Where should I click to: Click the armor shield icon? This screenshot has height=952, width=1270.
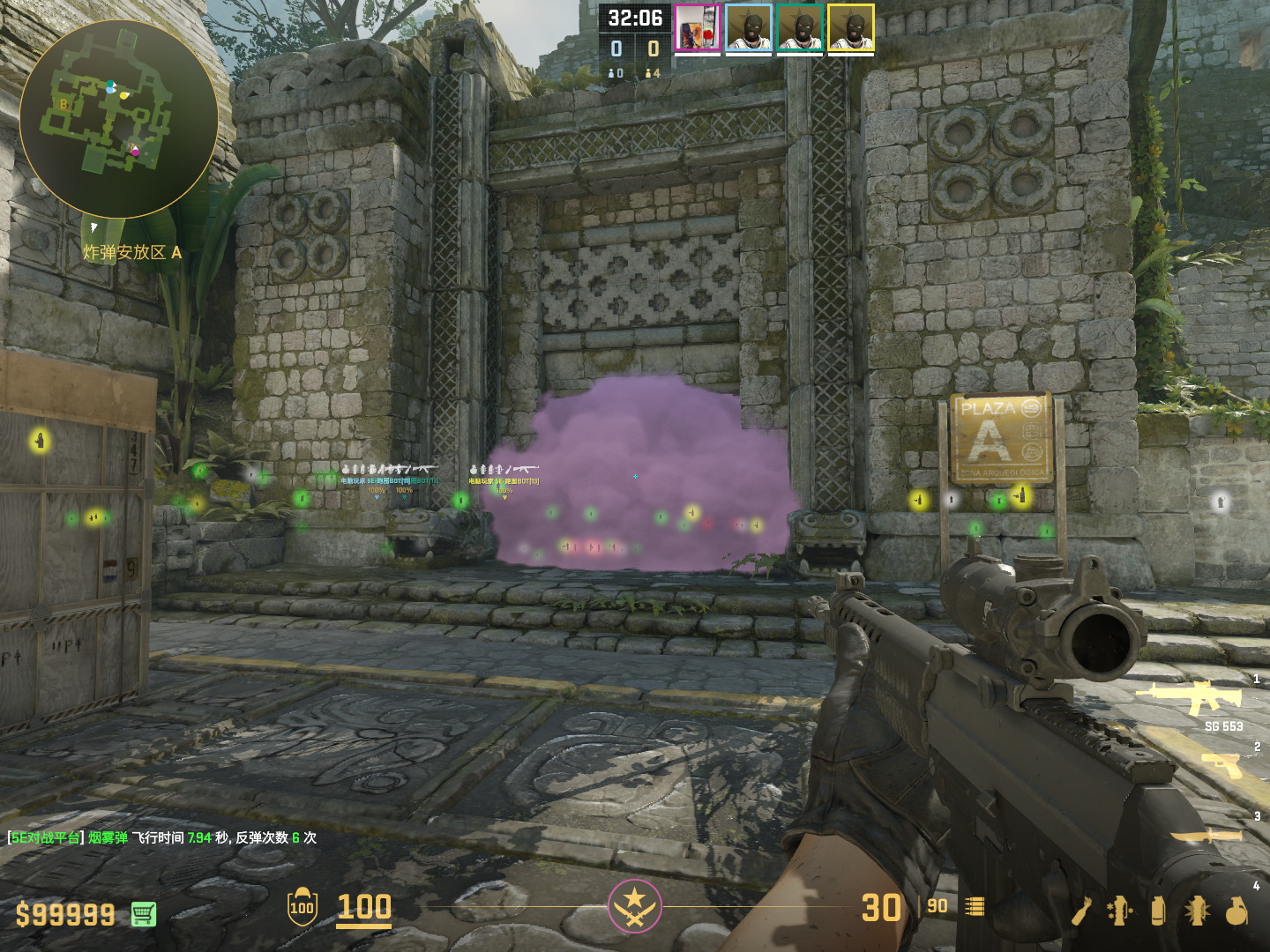point(302,907)
